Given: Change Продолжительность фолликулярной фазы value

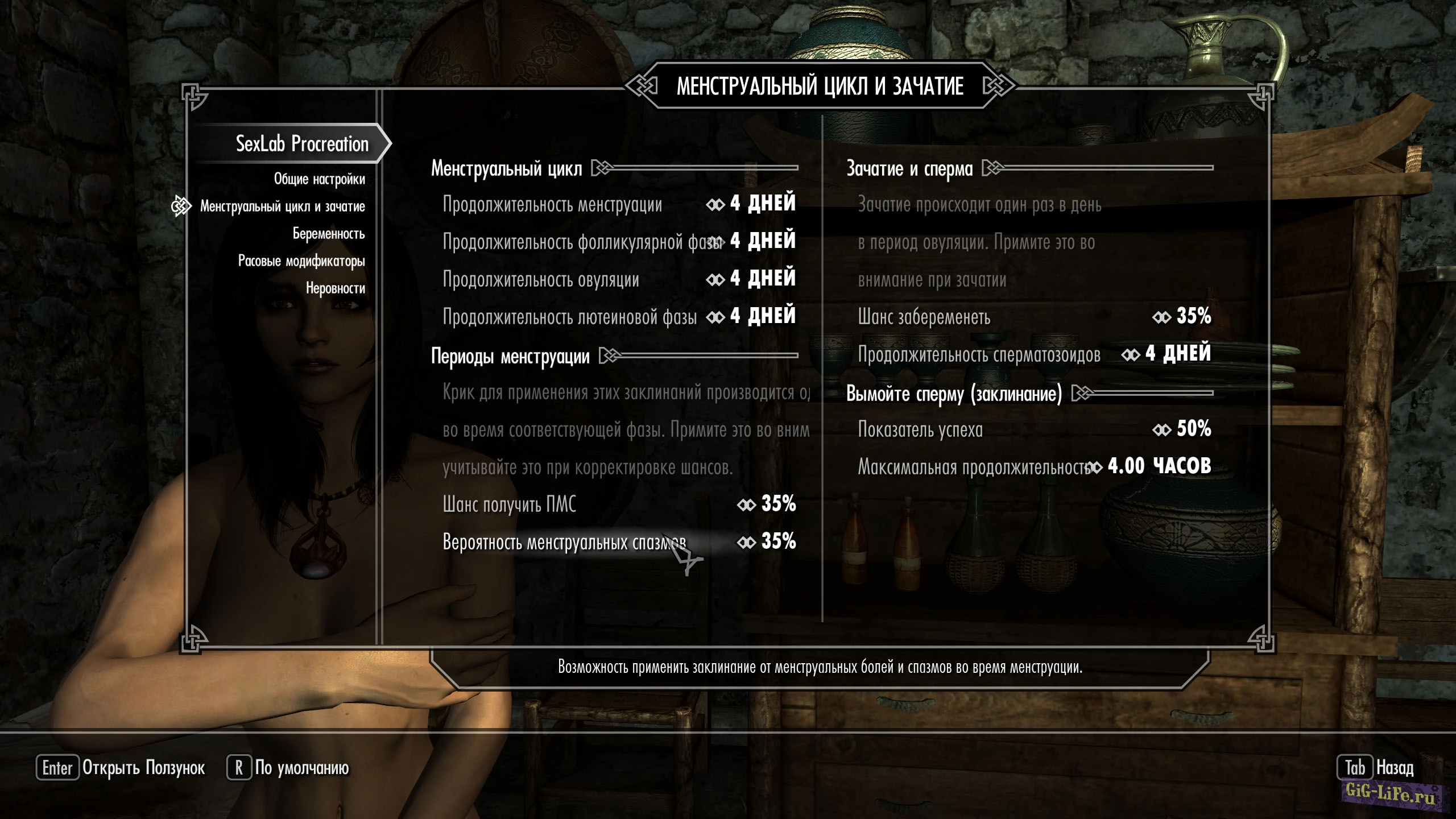Looking at the screenshot, I should [619, 242].
